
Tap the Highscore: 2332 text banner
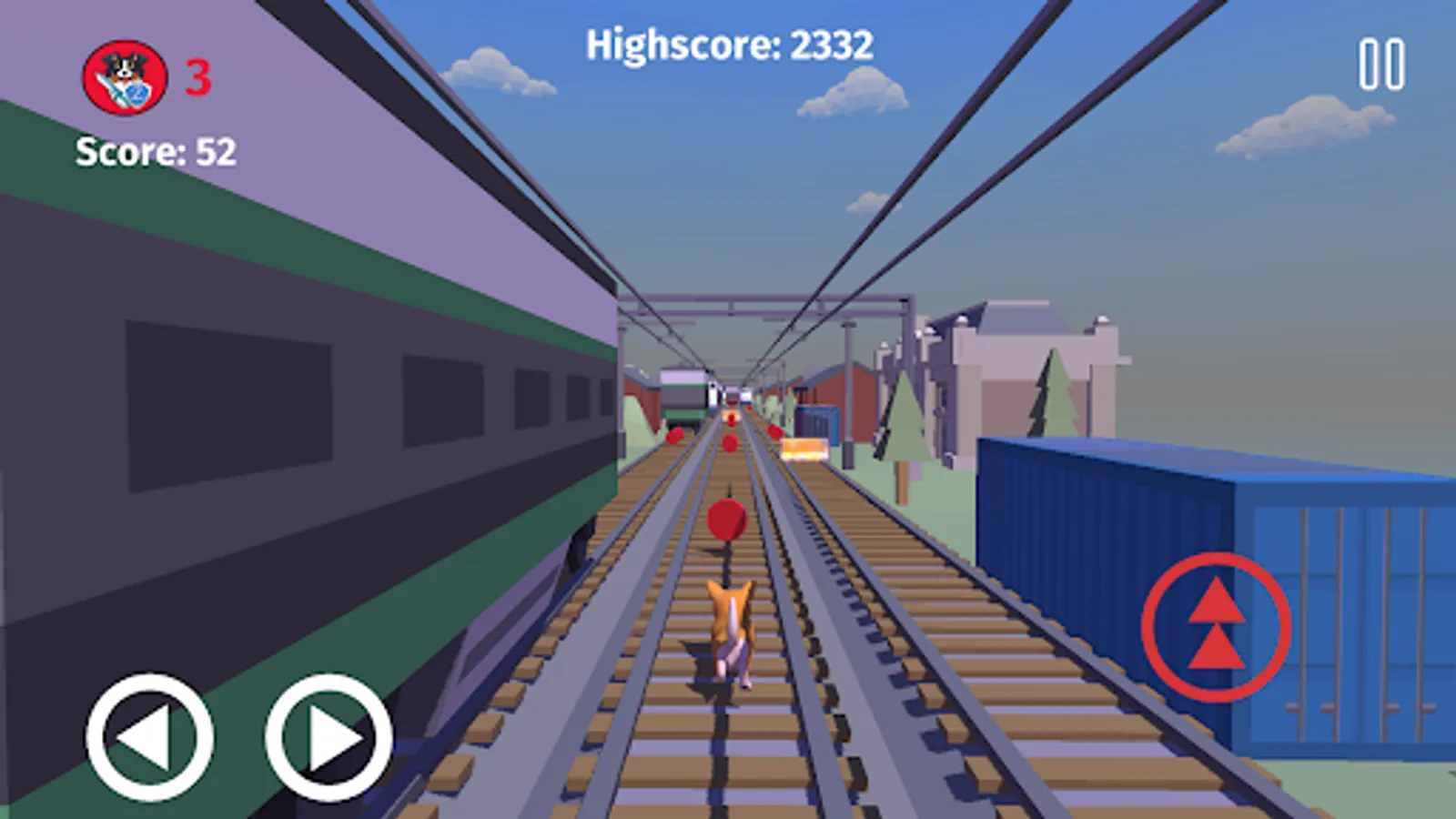(731, 41)
